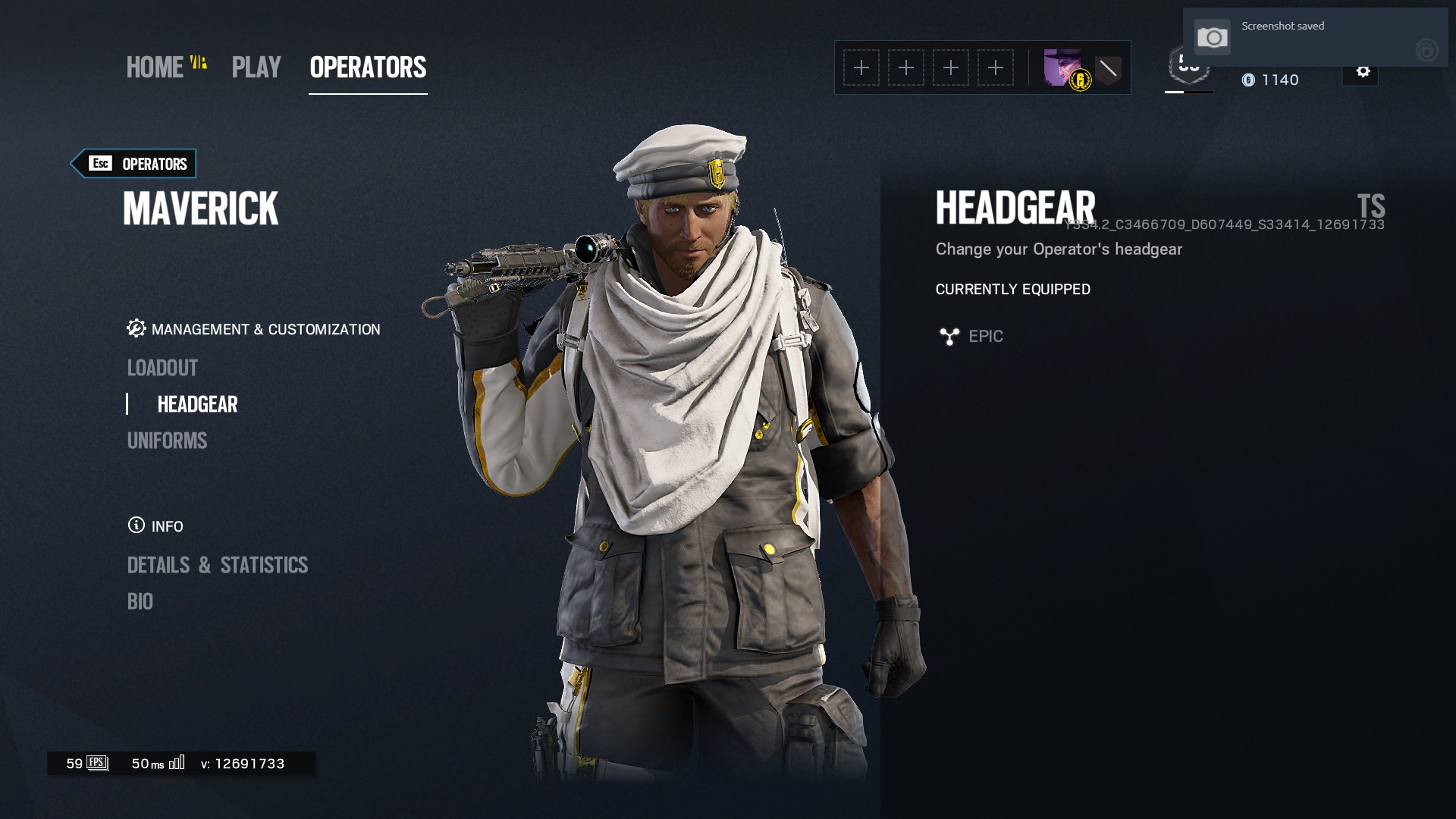Viewport: 1456px width, 819px height.
Task: Open Maverick's Bio page
Action: coord(140,601)
